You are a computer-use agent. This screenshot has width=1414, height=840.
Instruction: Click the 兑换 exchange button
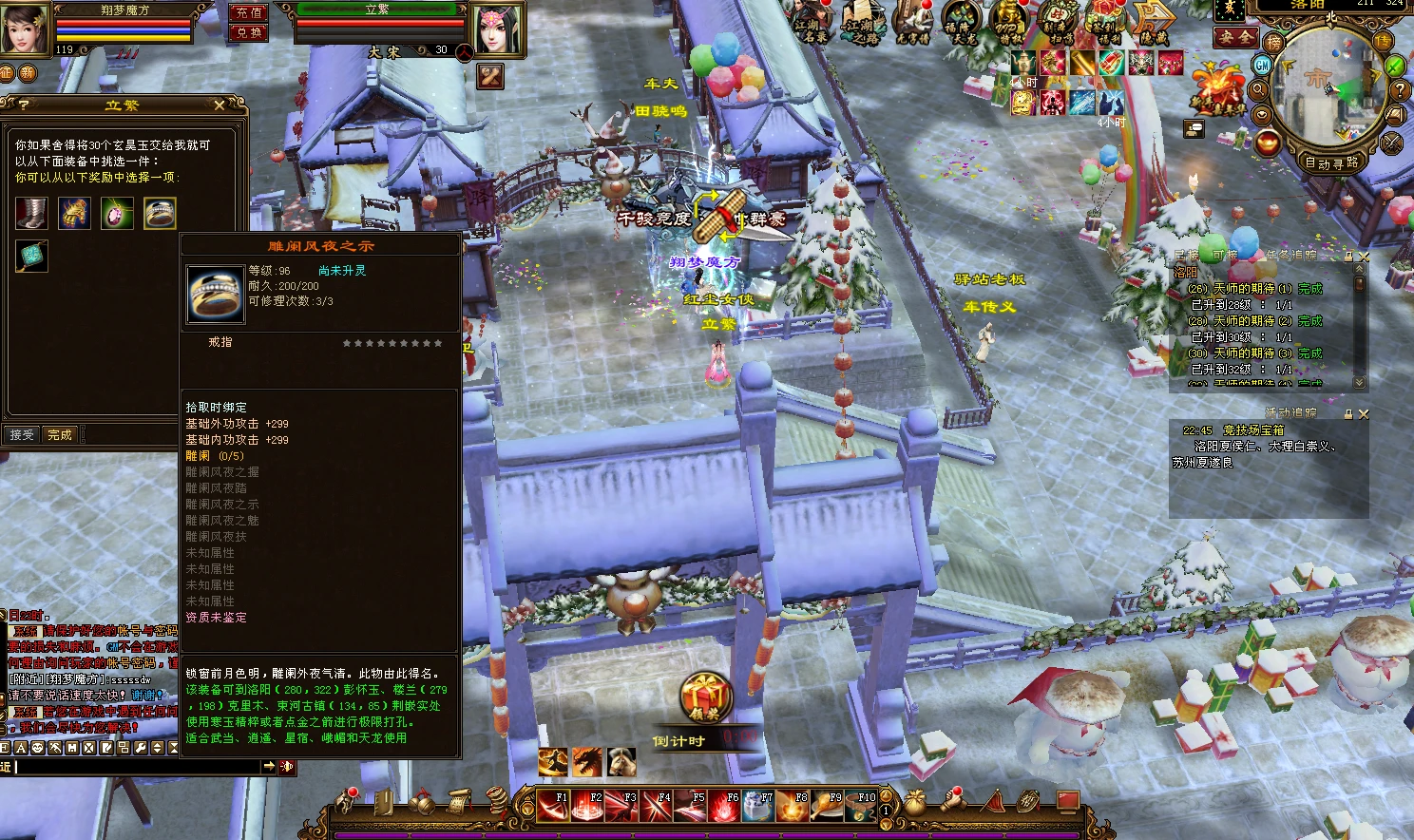click(249, 32)
